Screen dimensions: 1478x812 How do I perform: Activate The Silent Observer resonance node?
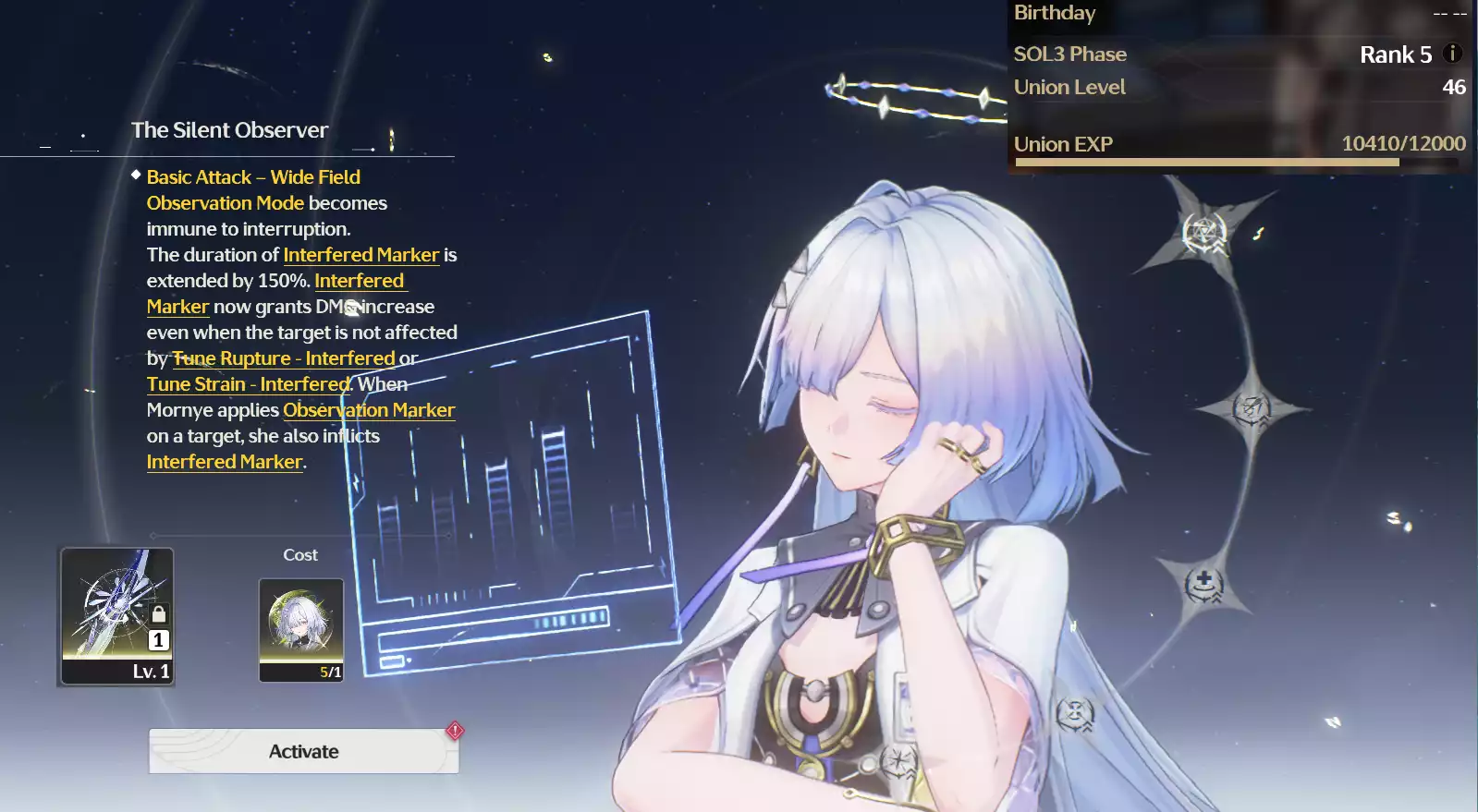click(x=303, y=751)
